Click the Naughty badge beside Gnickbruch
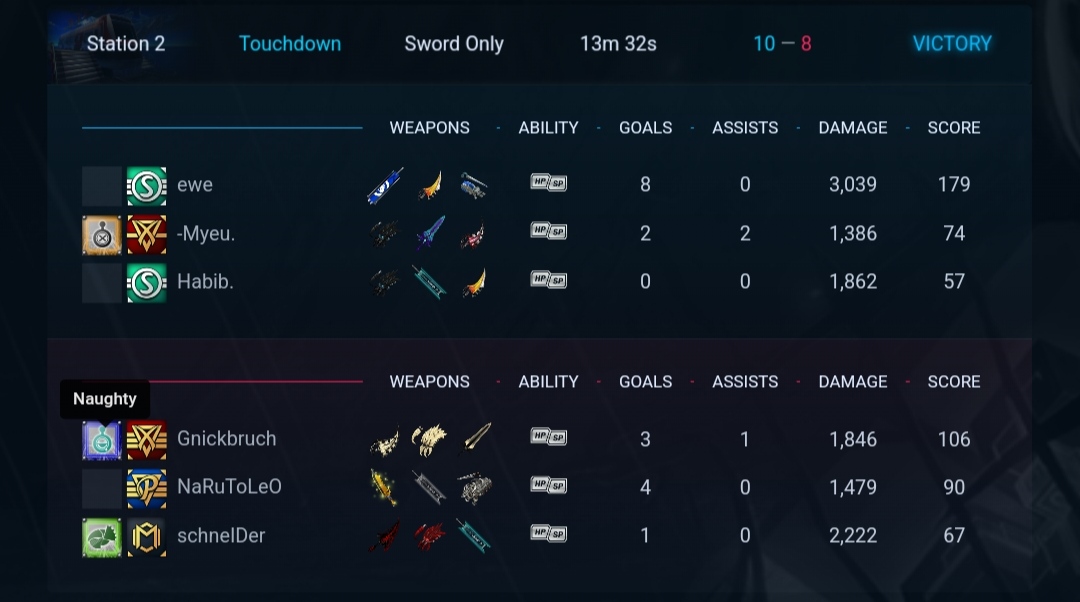 coord(102,440)
